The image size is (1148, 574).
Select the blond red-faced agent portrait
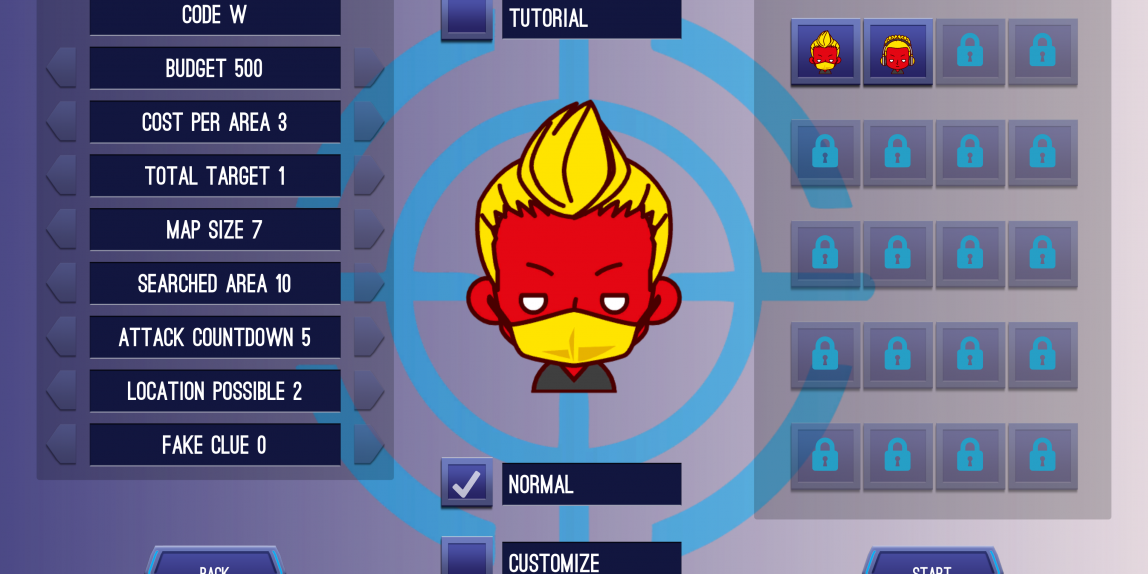pyautogui.click(x=825, y=52)
